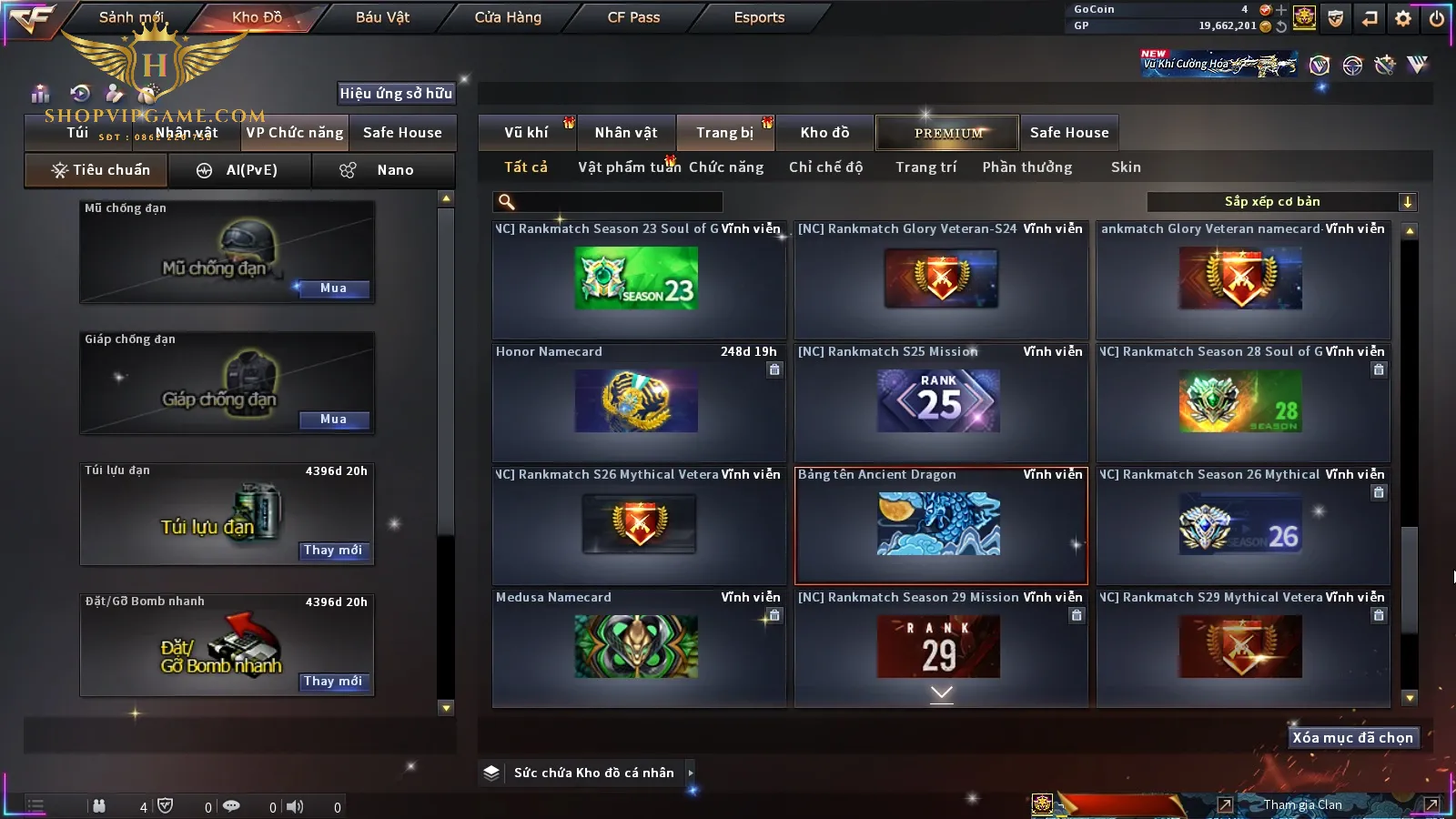Click Xóa mục đã chọn button
The width and height of the screenshot is (1456, 819).
coord(1352,738)
